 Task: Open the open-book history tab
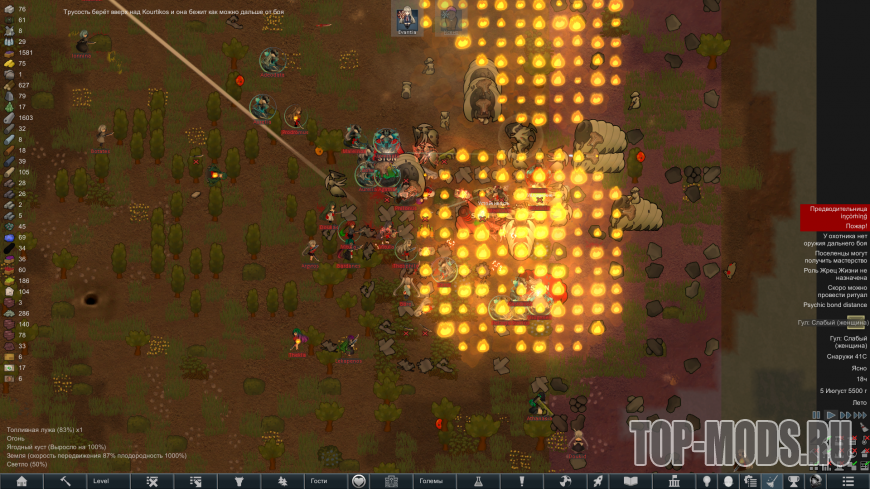[x=630, y=481]
